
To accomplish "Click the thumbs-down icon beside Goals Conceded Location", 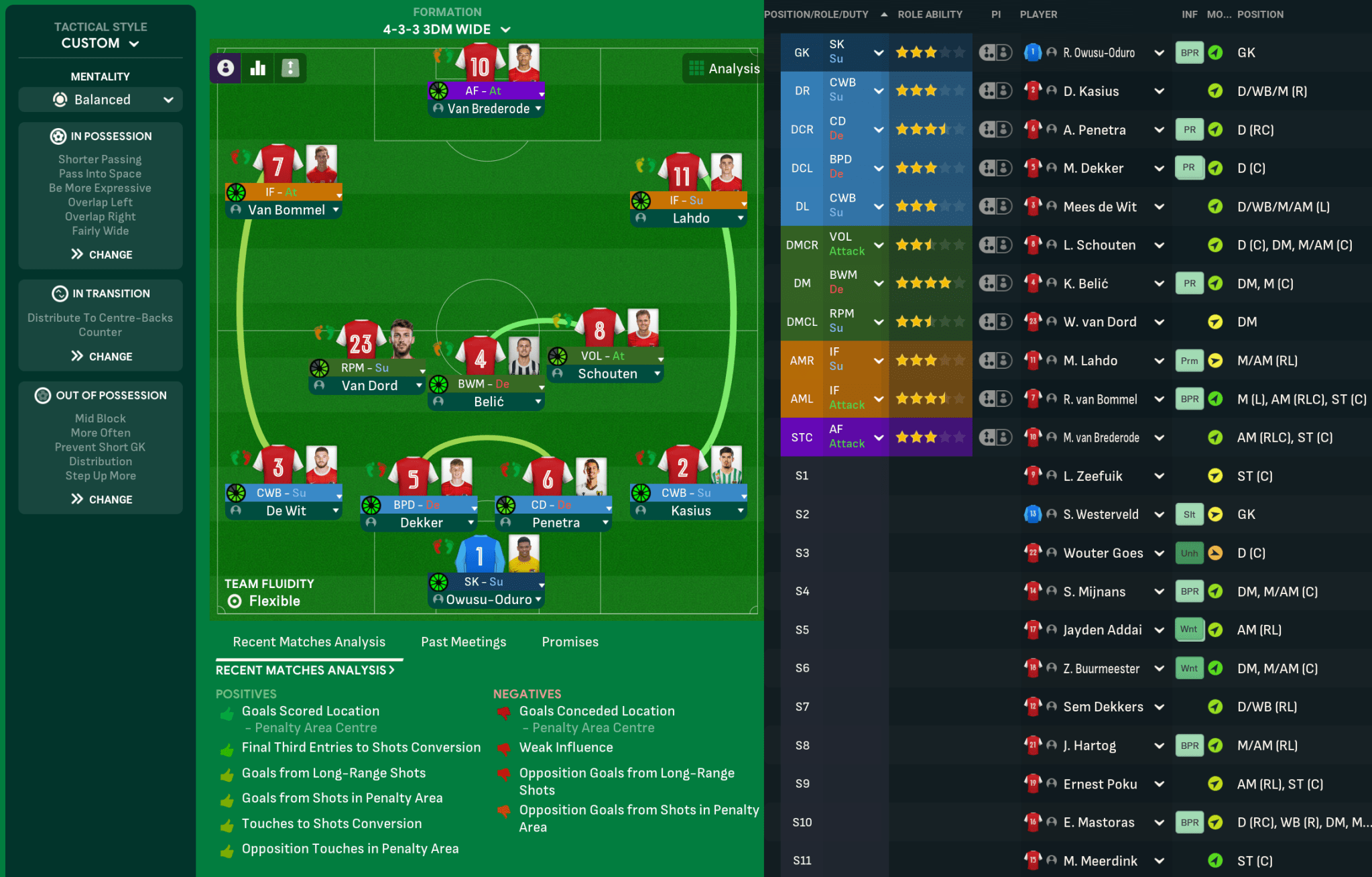I will 503,712.
